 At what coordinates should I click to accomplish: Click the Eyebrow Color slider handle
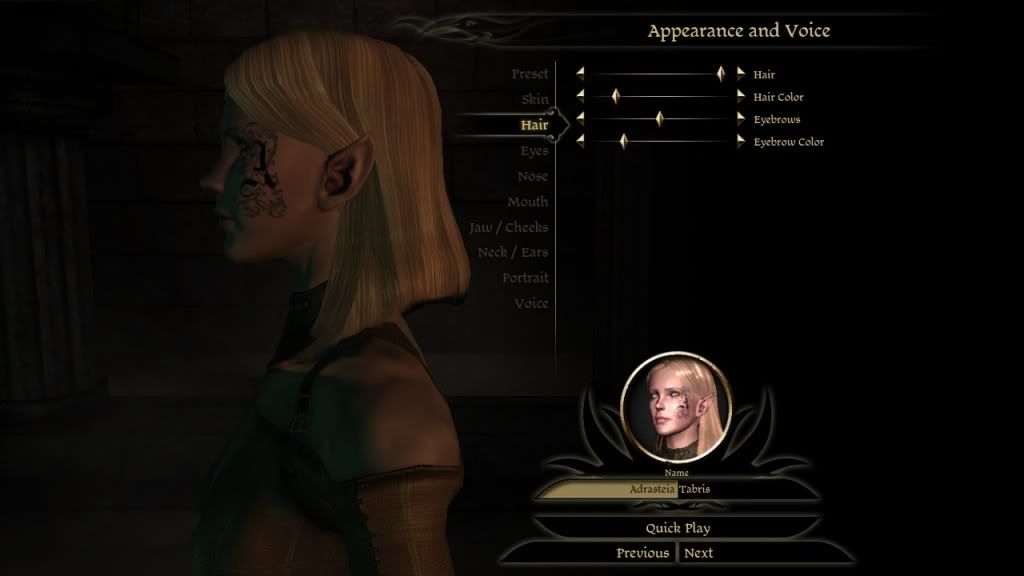622,142
